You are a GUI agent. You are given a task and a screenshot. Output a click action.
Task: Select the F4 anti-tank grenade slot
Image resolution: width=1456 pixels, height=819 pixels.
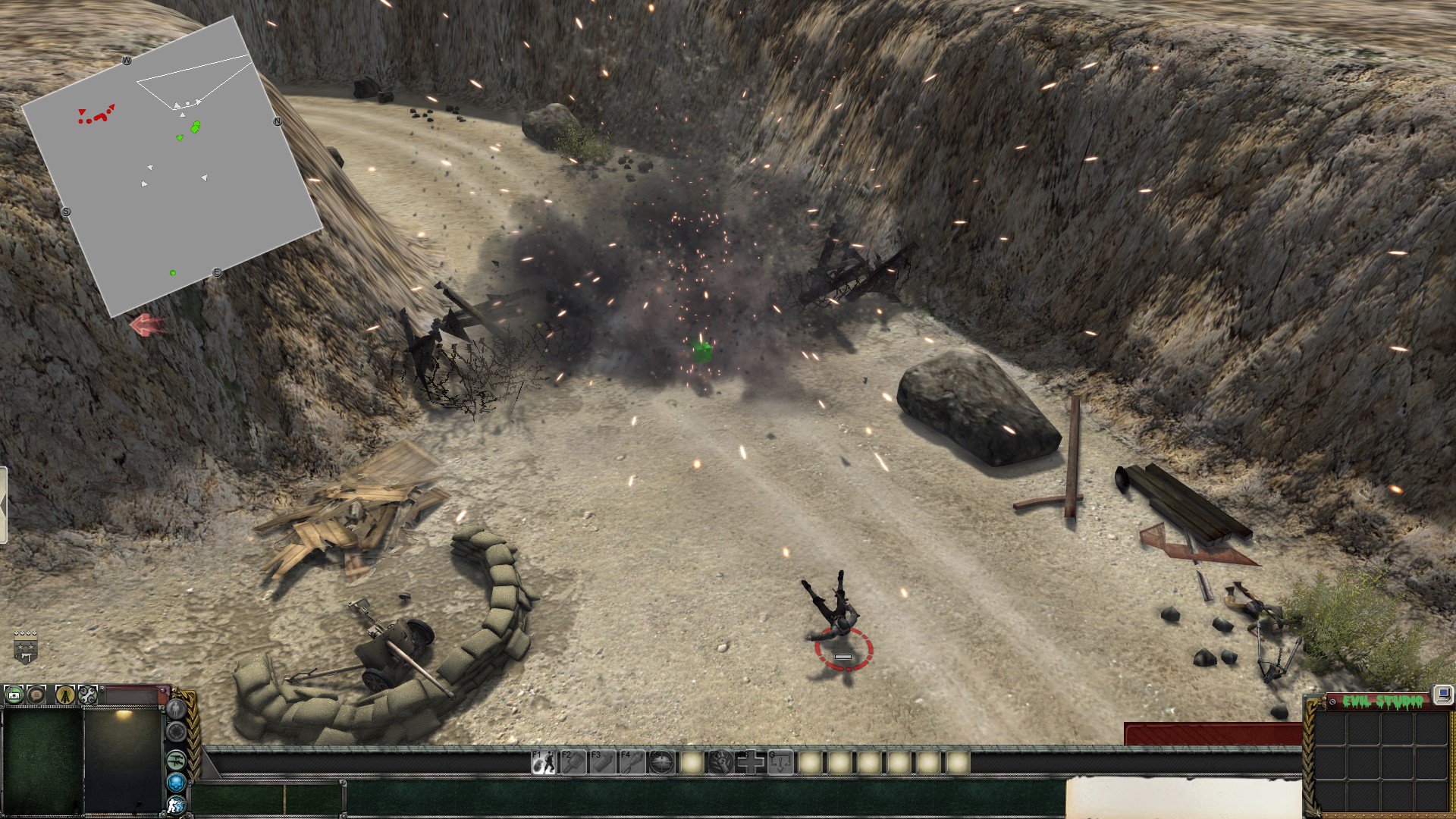point(632,761)
